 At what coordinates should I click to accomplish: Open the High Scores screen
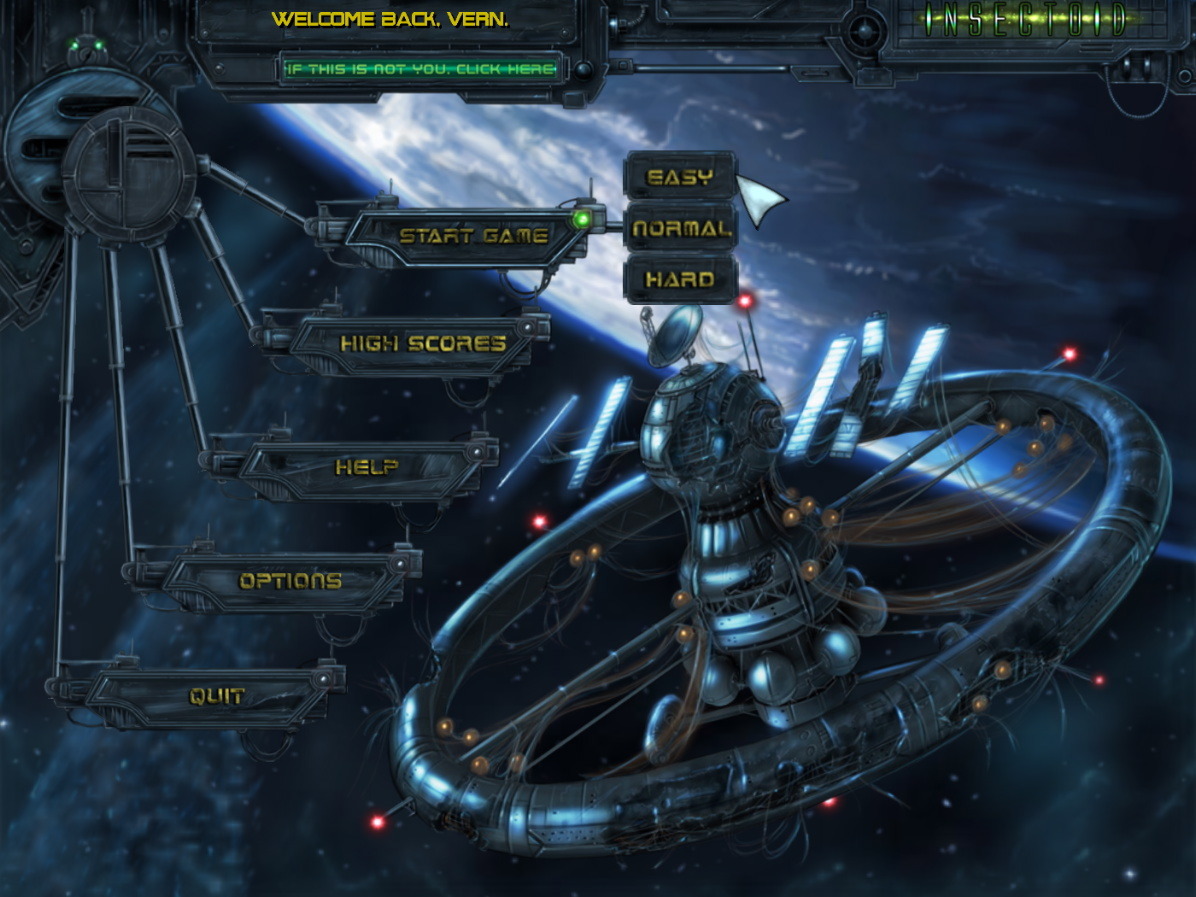pyautogui.click(x=422, y=344)
